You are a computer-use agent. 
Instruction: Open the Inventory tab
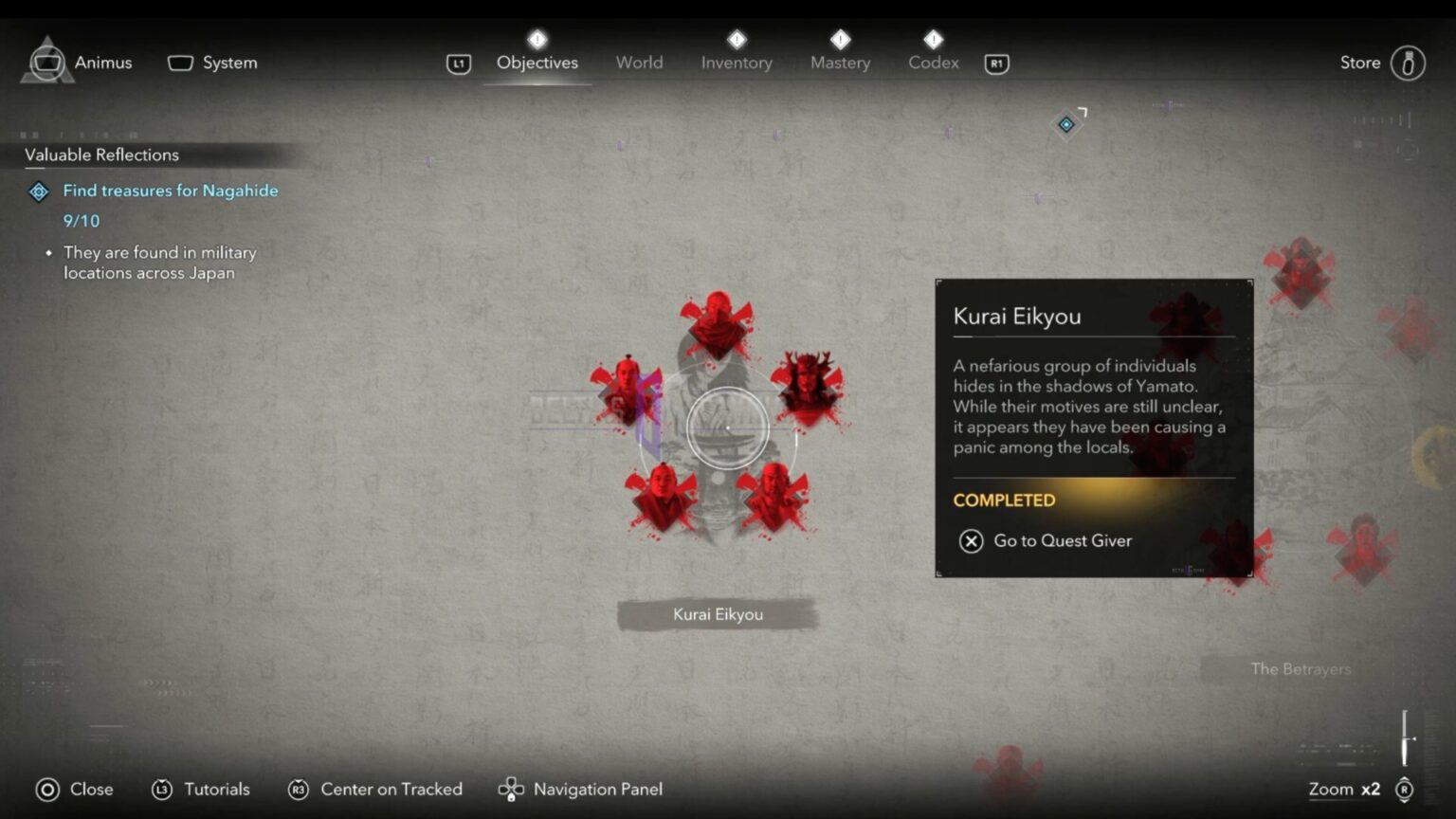tap(737, 63)
